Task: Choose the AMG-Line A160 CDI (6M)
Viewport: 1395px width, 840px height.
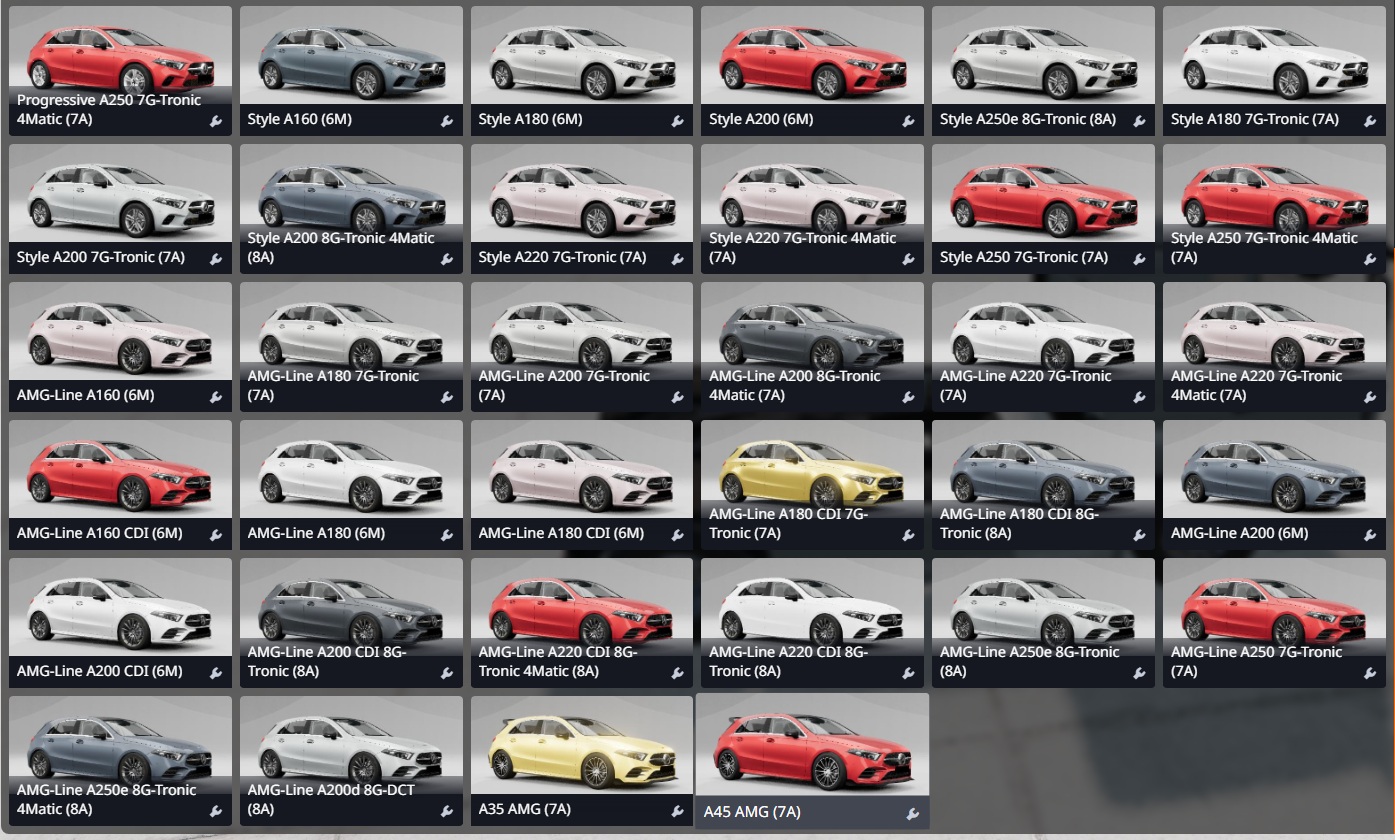Action: [120, 474]
